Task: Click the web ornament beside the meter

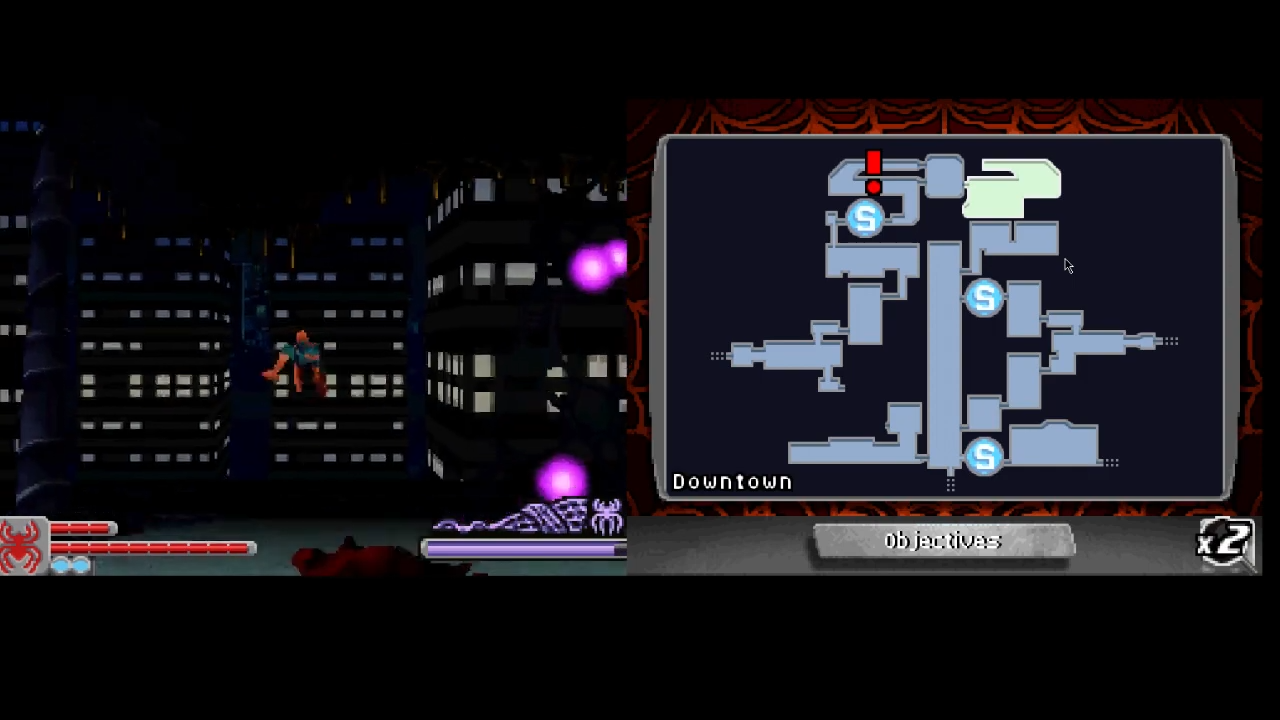Action: 520,515
